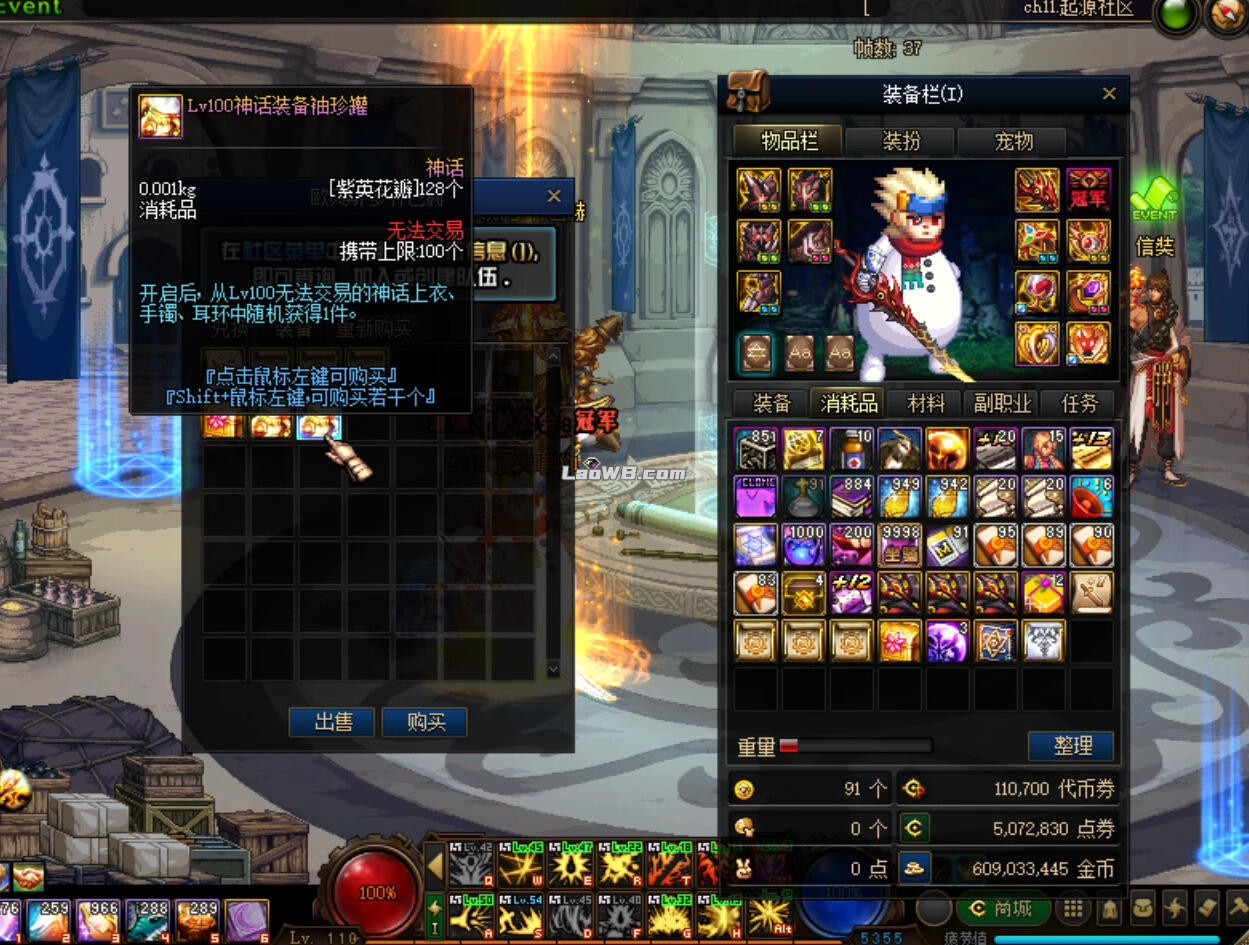Screen dimensions: 1249x945
Task: Open the 宠物 tab
Action: 1013,141
